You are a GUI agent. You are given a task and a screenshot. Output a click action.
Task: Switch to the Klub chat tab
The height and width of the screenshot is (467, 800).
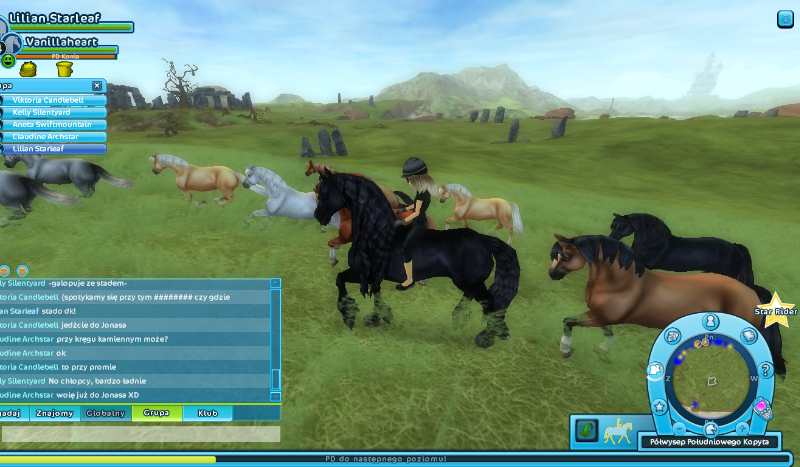(x=207, y=412)
